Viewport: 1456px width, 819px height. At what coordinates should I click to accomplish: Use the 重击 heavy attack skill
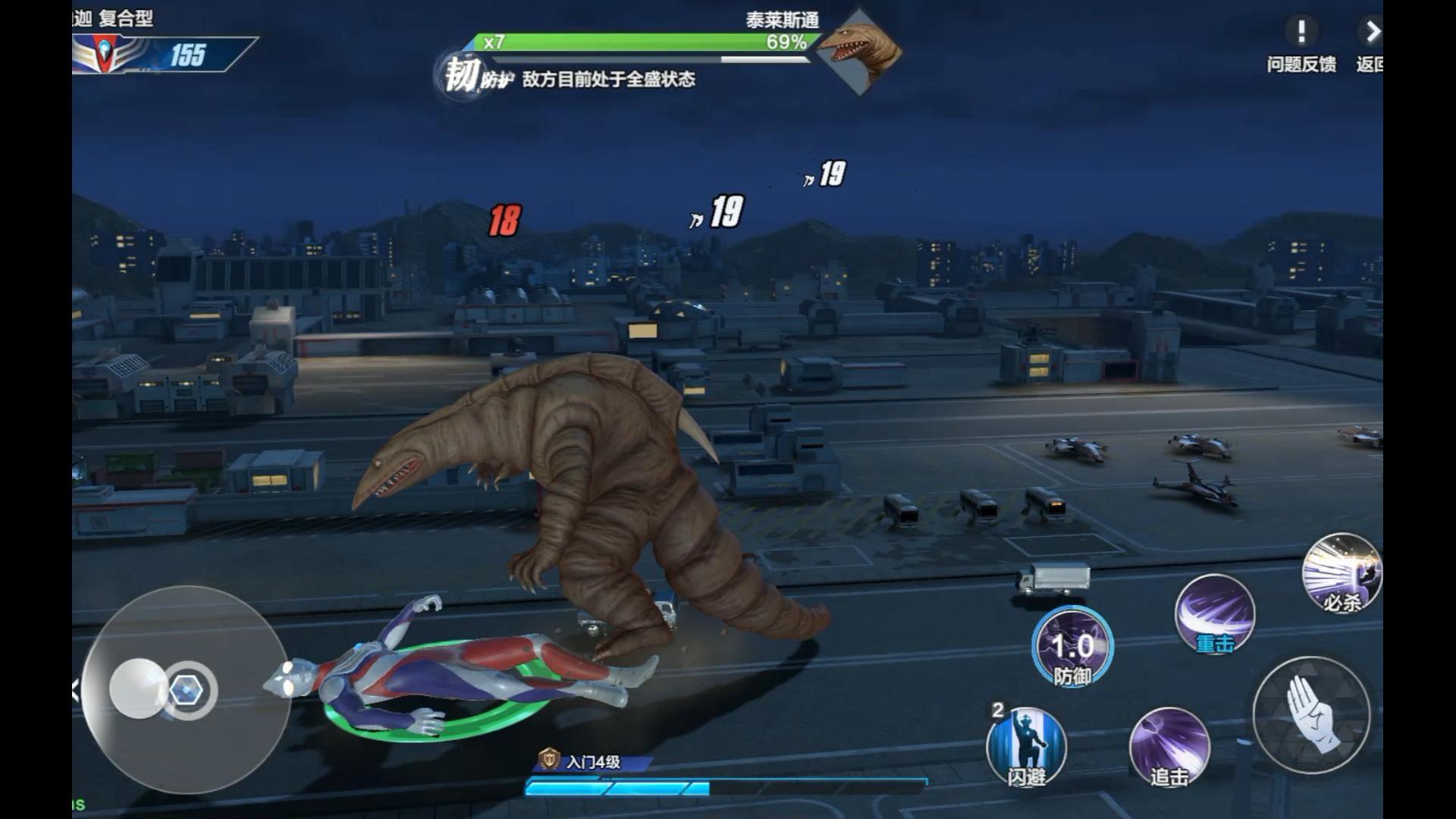click(x=1215, y=613)
